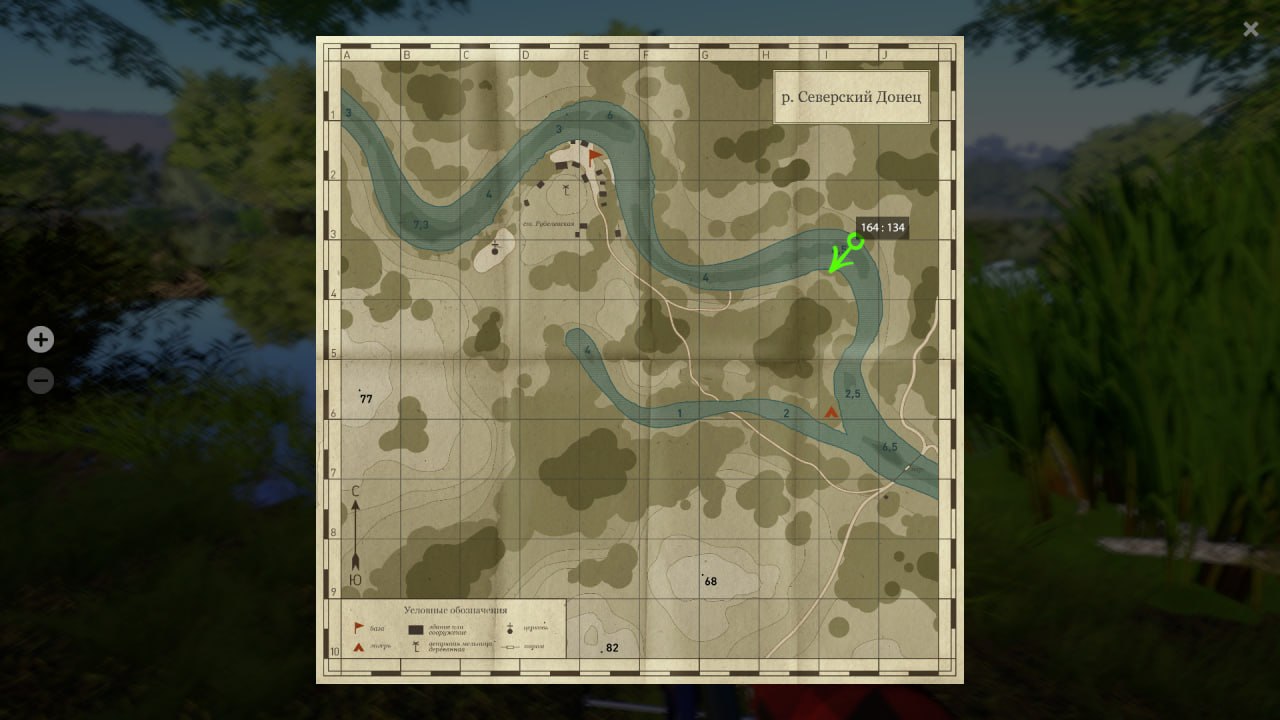
Task: Click the coordinate tooltip showing 164 : 134
Action: 880,228
